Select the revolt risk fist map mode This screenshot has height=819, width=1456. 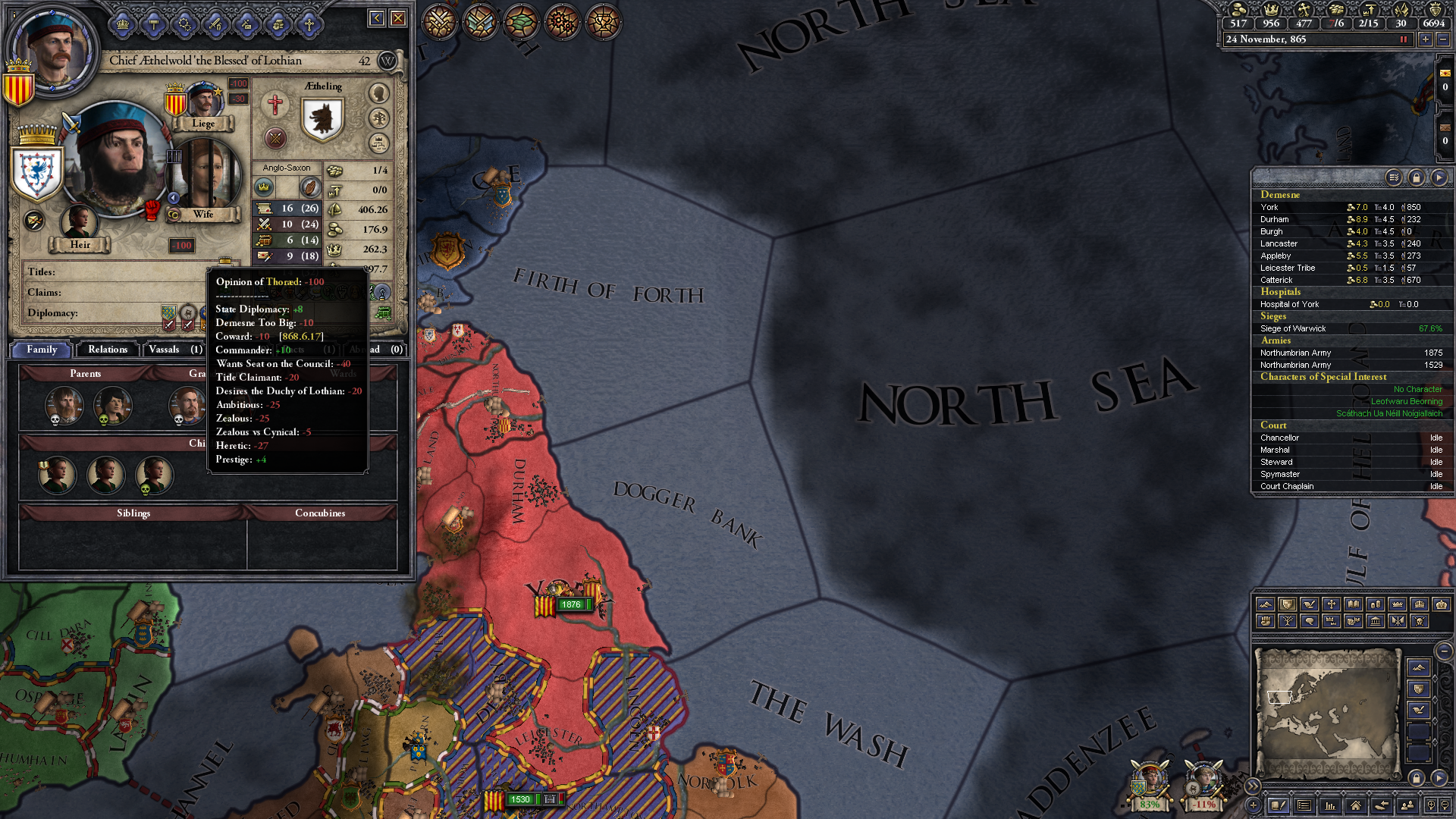[1265, 621]
